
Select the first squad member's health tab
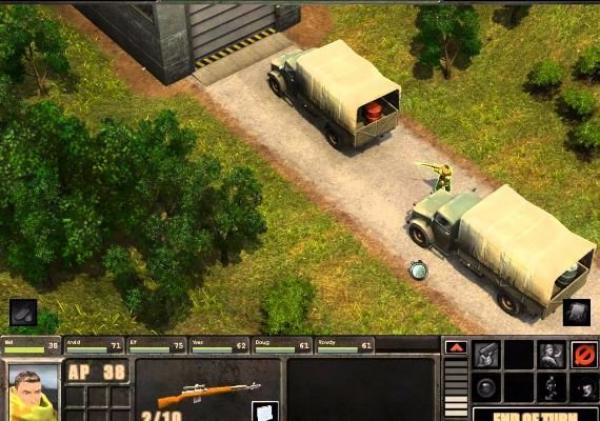click(x=31, y=346)
